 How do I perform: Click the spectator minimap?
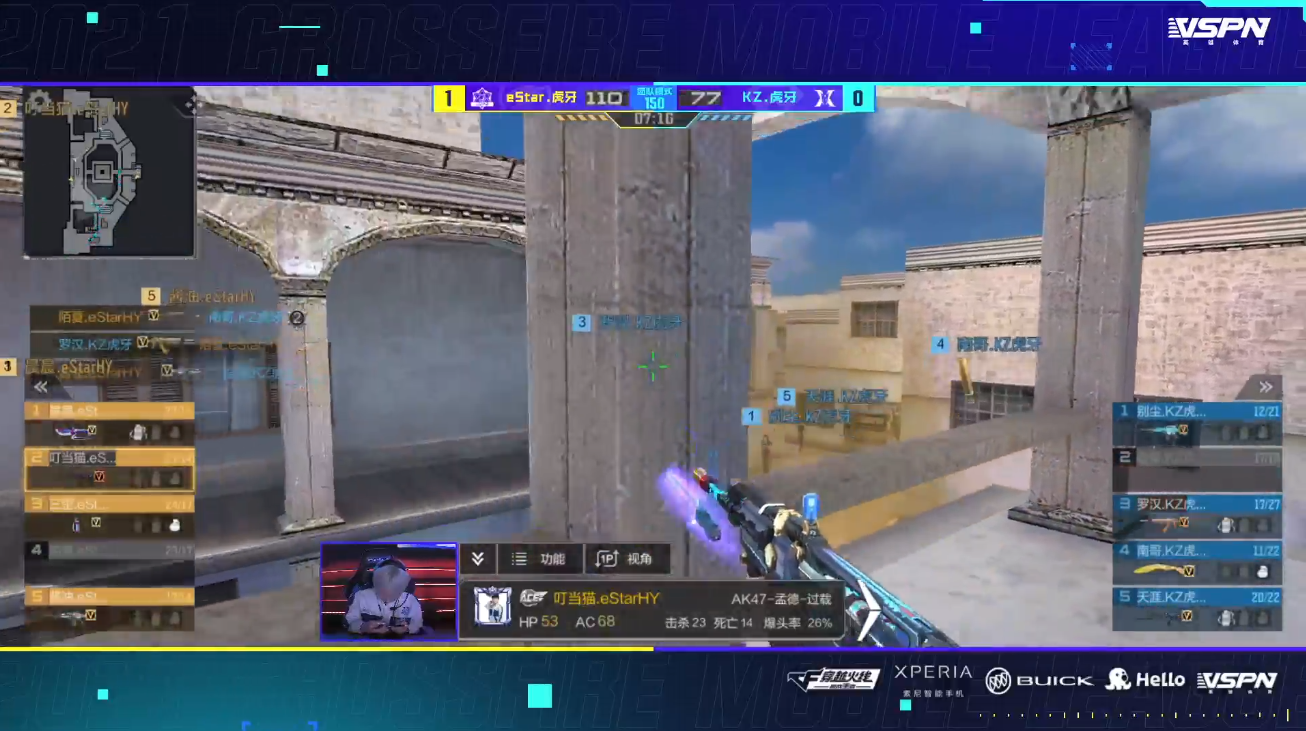[x=109, y=185]
